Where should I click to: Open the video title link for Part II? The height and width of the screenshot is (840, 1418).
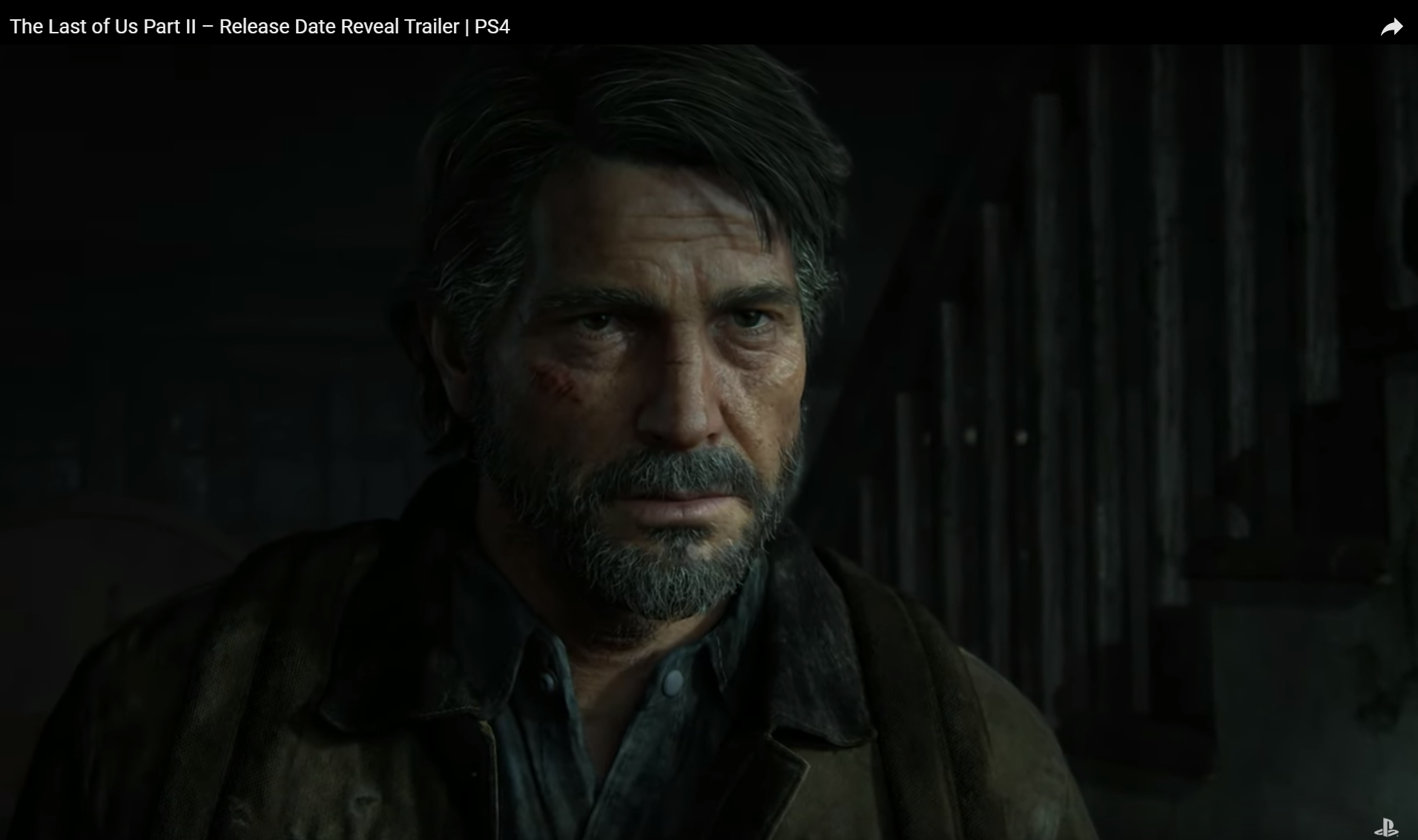[x=258, y=26]
